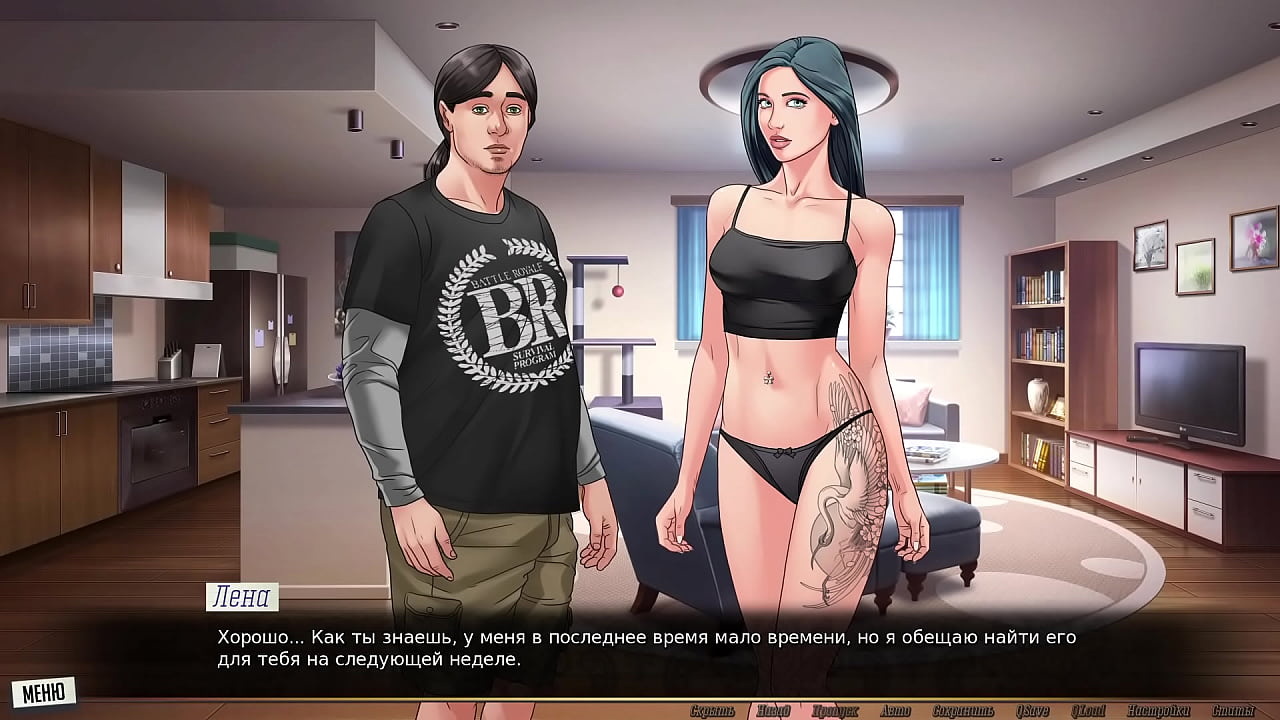Image resolution: width=1280 pixels, height=720 pixels.
Task: Open the МЕНЮ button
Action: 43,691
